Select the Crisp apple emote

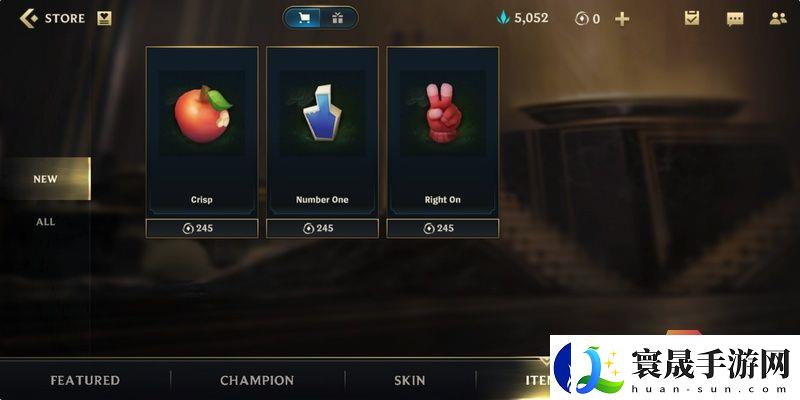(202, 130)
